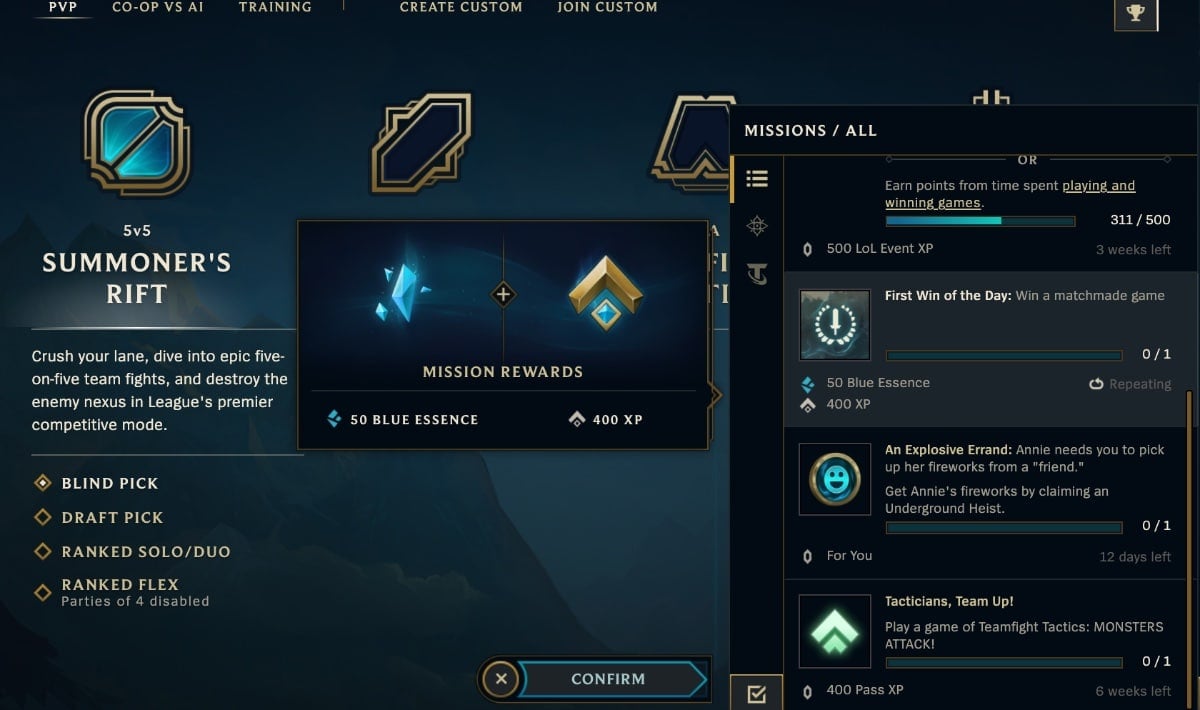1200x710 pixels.
Task: Cancel with the X button beside Confirm
Action: pos(501,679)
